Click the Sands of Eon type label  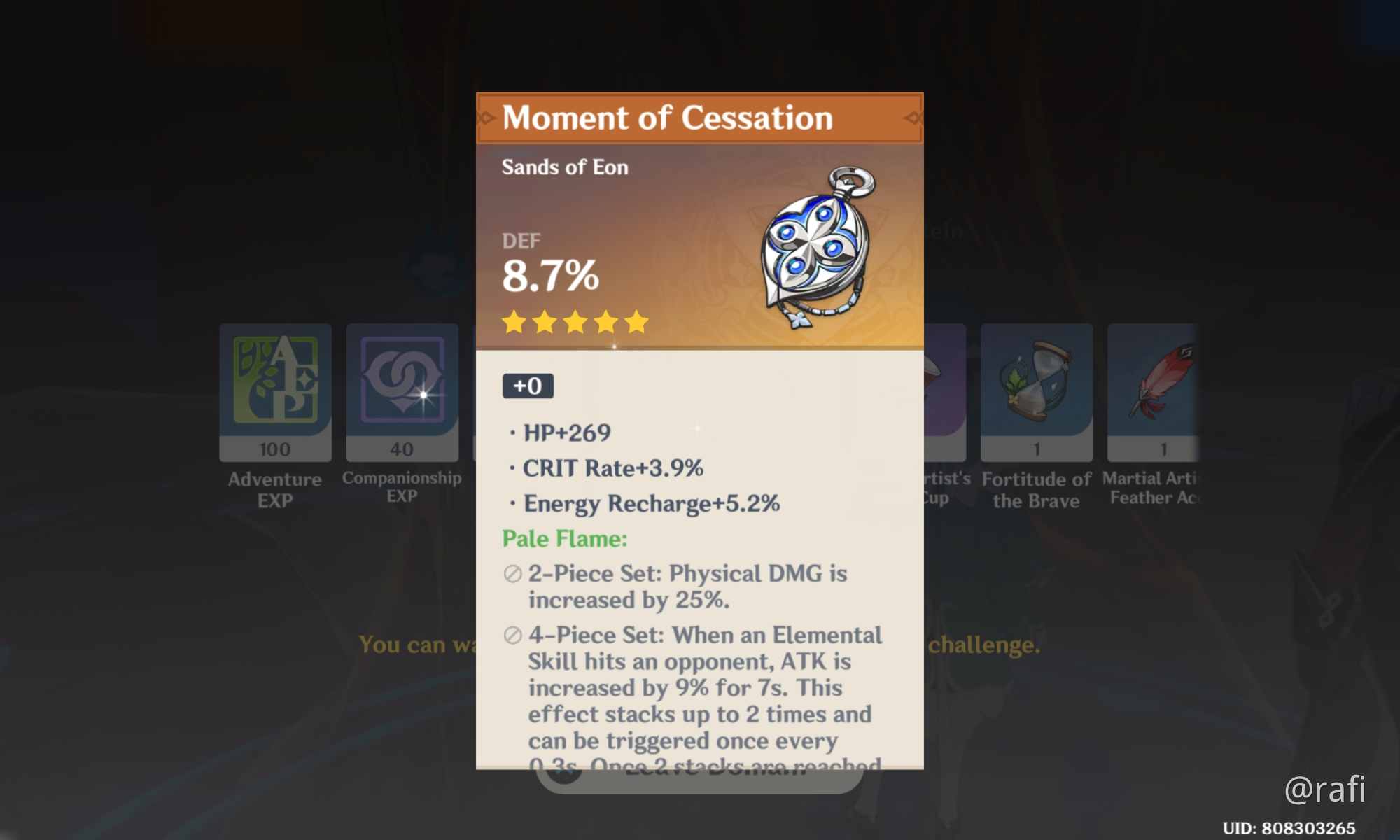coord(565,167)
